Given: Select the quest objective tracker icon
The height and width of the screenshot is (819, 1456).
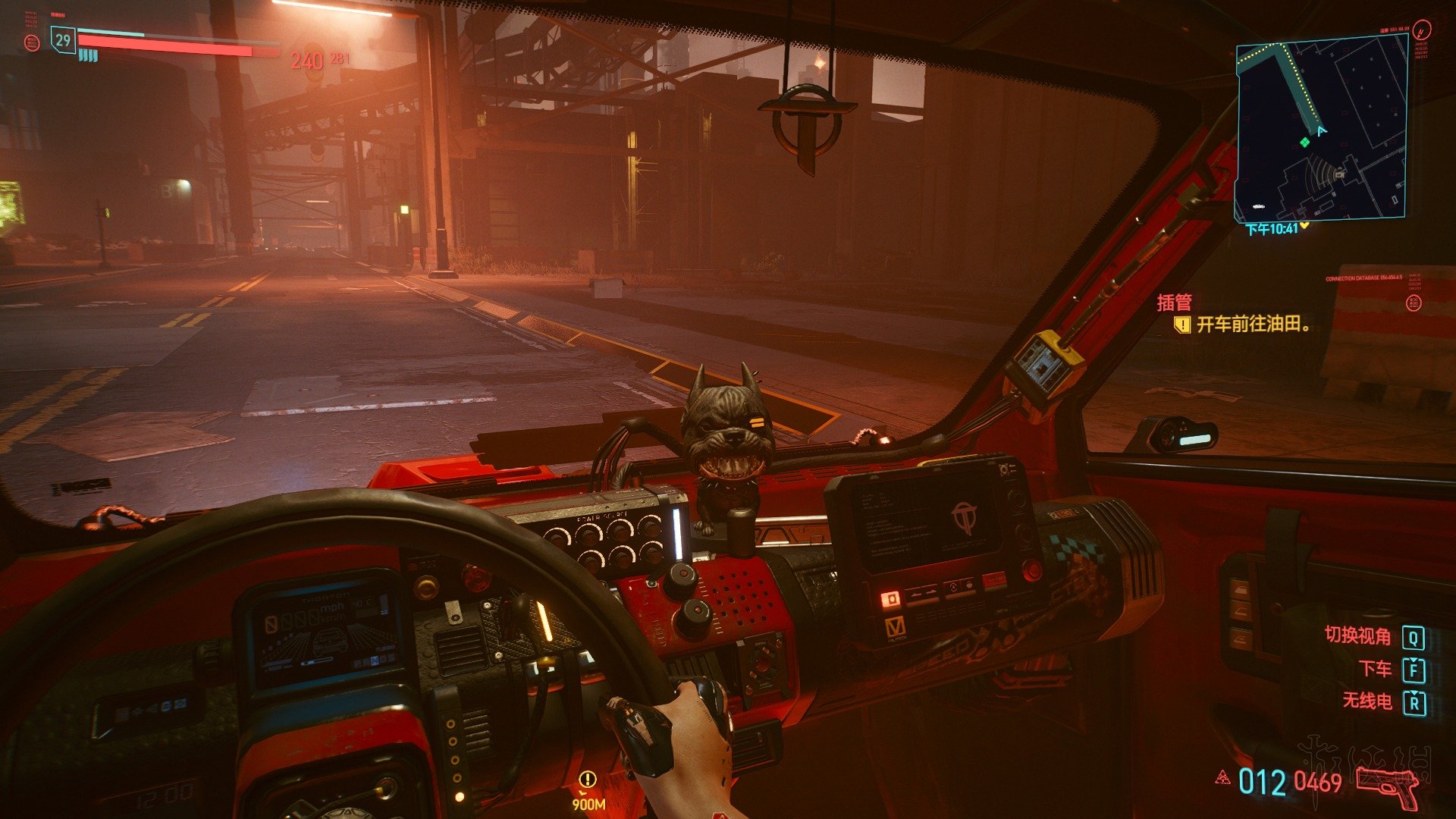Looking at the screenshot, I should [x=1181, y=325].
